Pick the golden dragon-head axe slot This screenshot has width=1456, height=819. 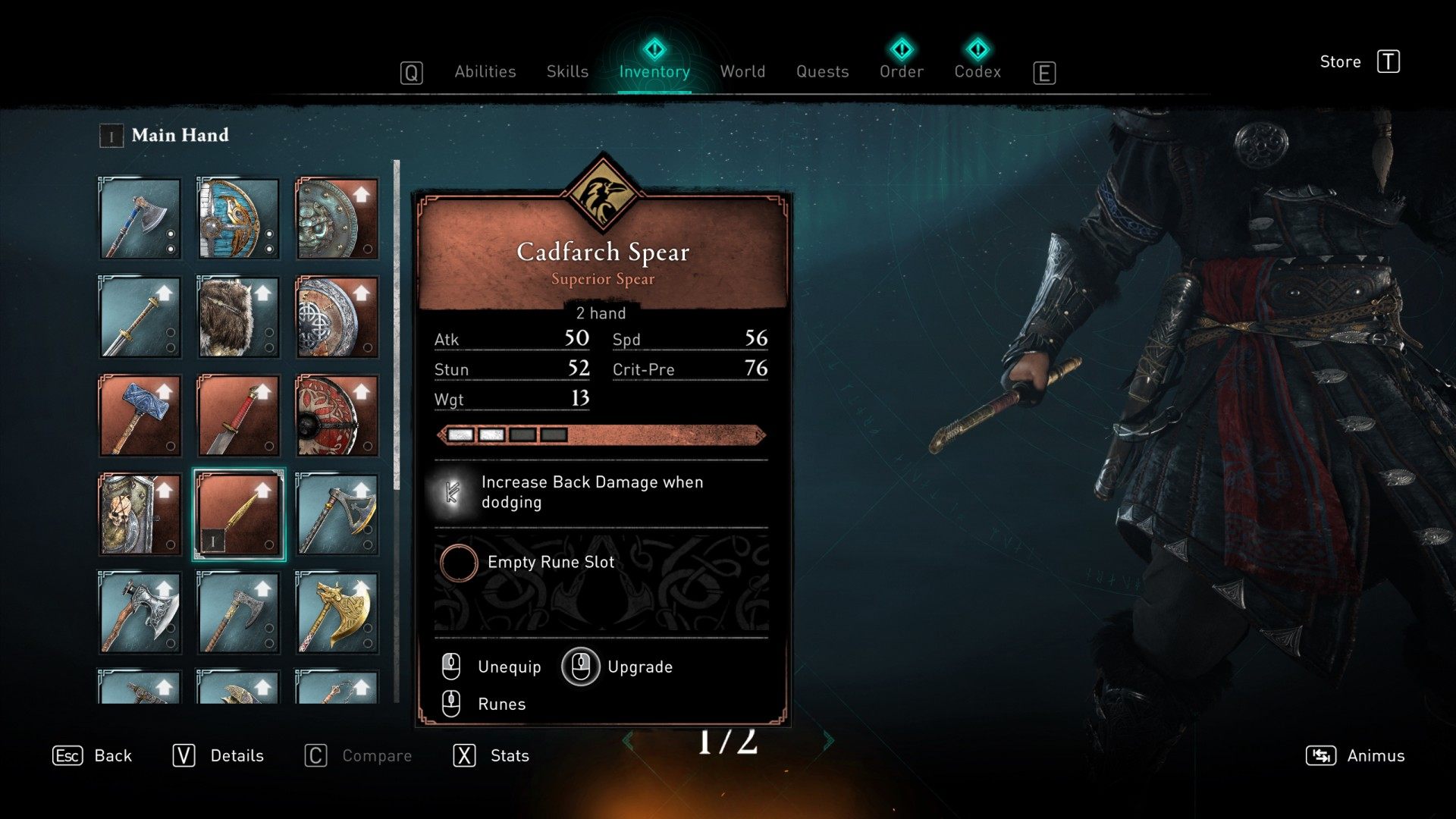(337, 613)
